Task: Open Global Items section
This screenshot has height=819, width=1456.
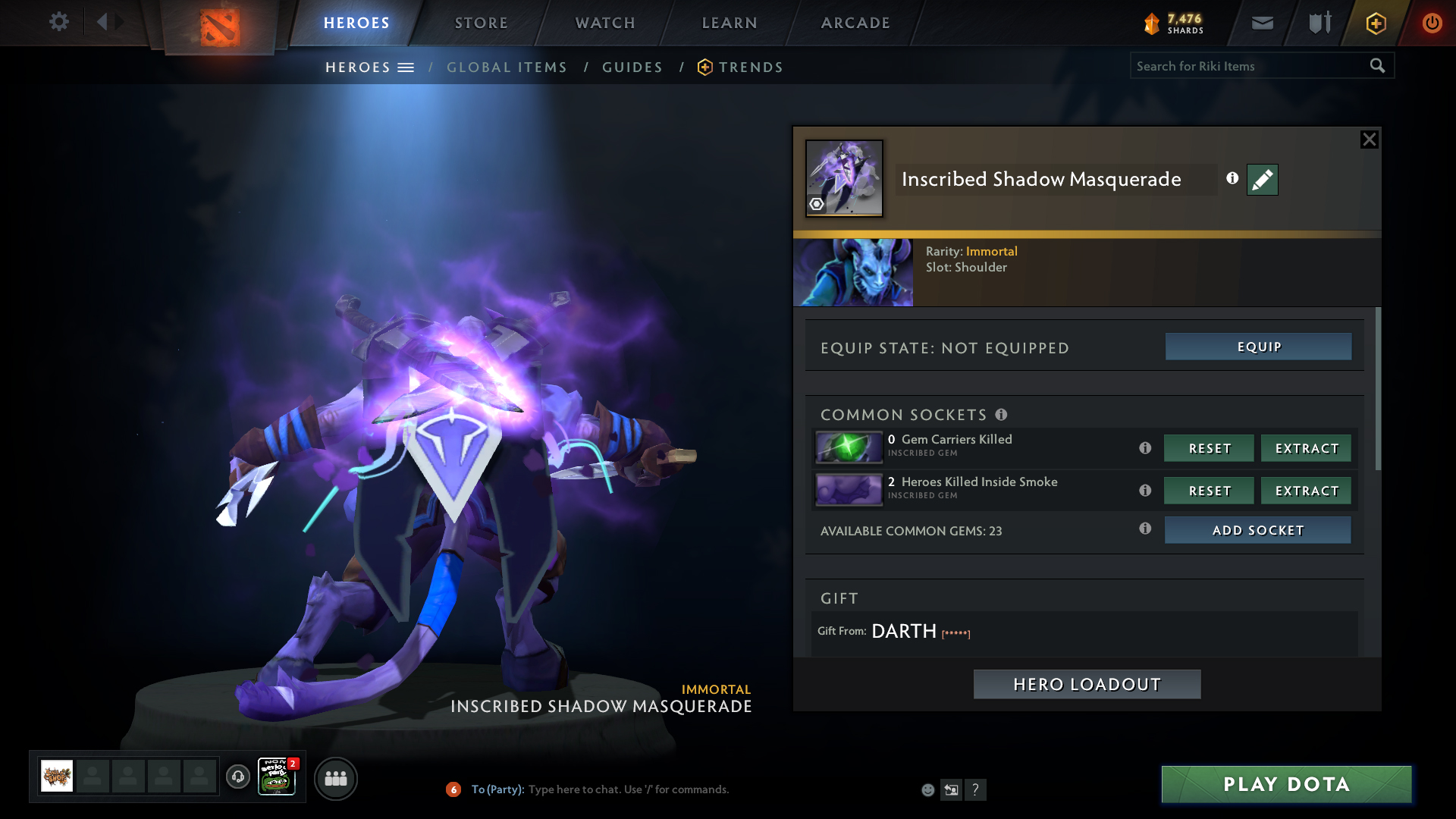Action: [x=507, y=67]
